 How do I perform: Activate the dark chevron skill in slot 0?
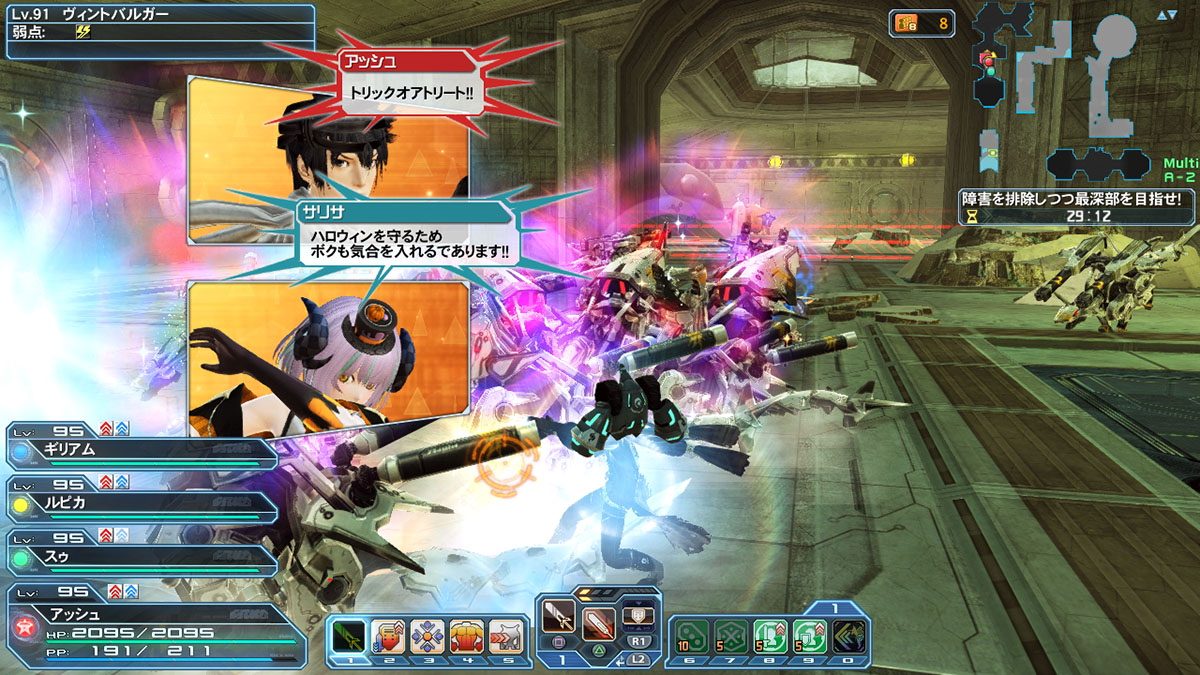tap(848, 636)
